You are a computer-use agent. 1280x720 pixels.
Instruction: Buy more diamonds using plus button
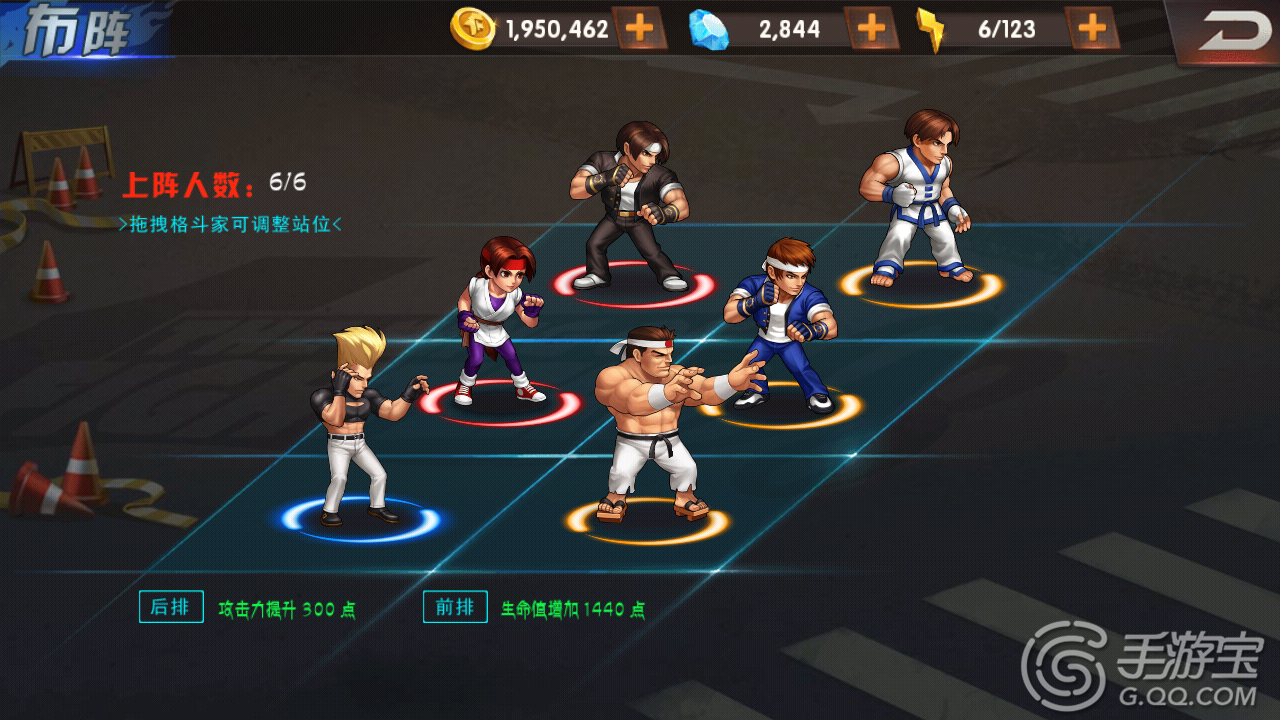(x=871, y=29)
